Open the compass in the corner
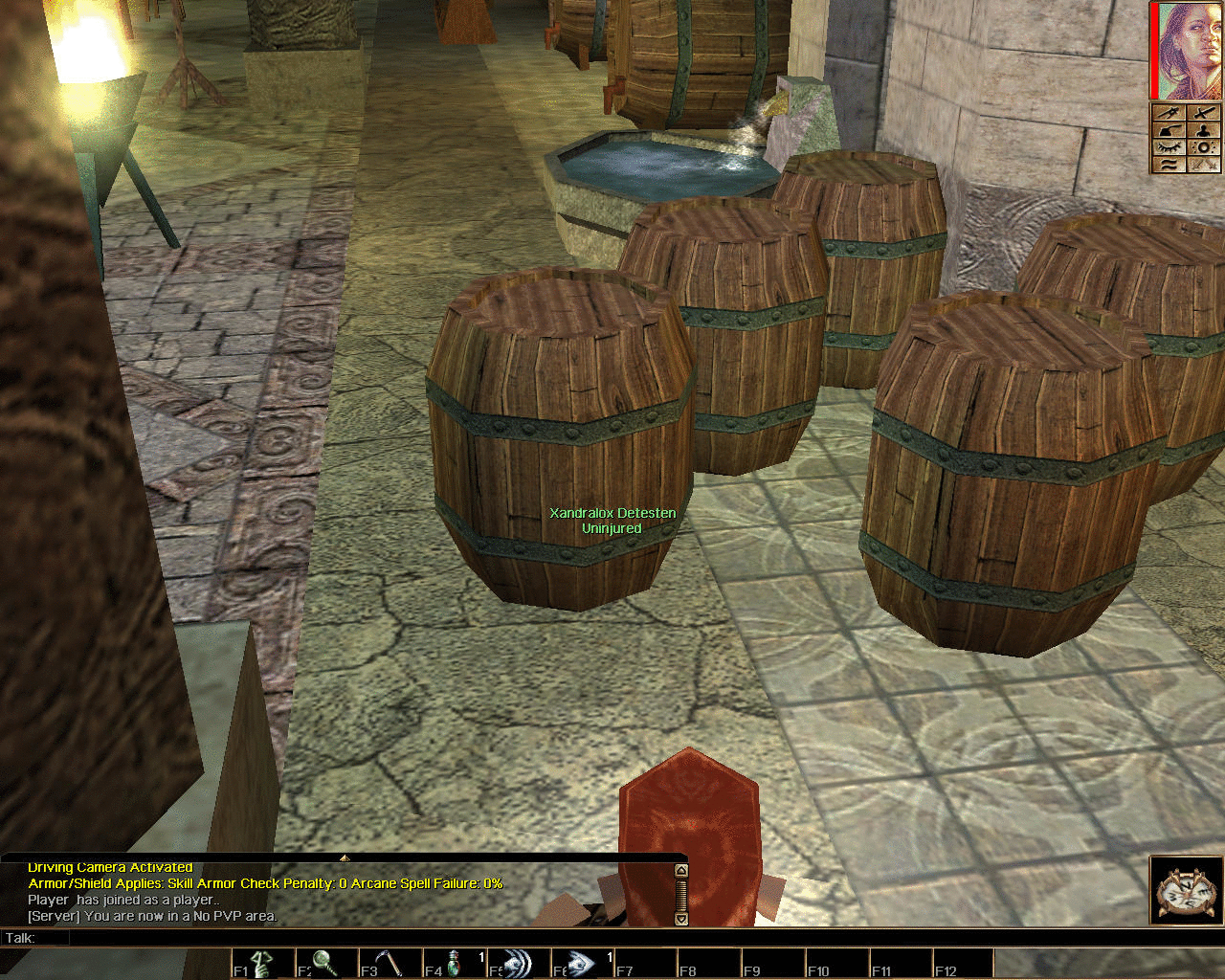 pos(1186,892)
